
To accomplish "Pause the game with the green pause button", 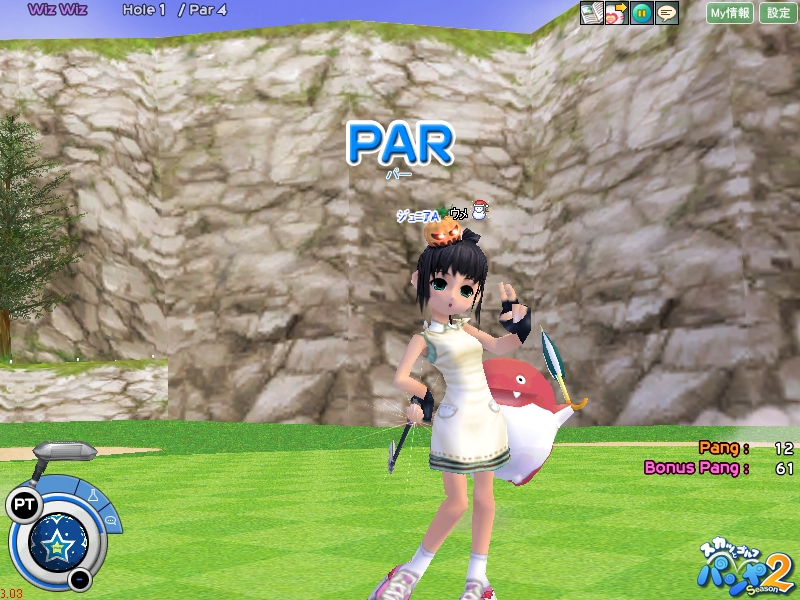I will coord(642,13).
